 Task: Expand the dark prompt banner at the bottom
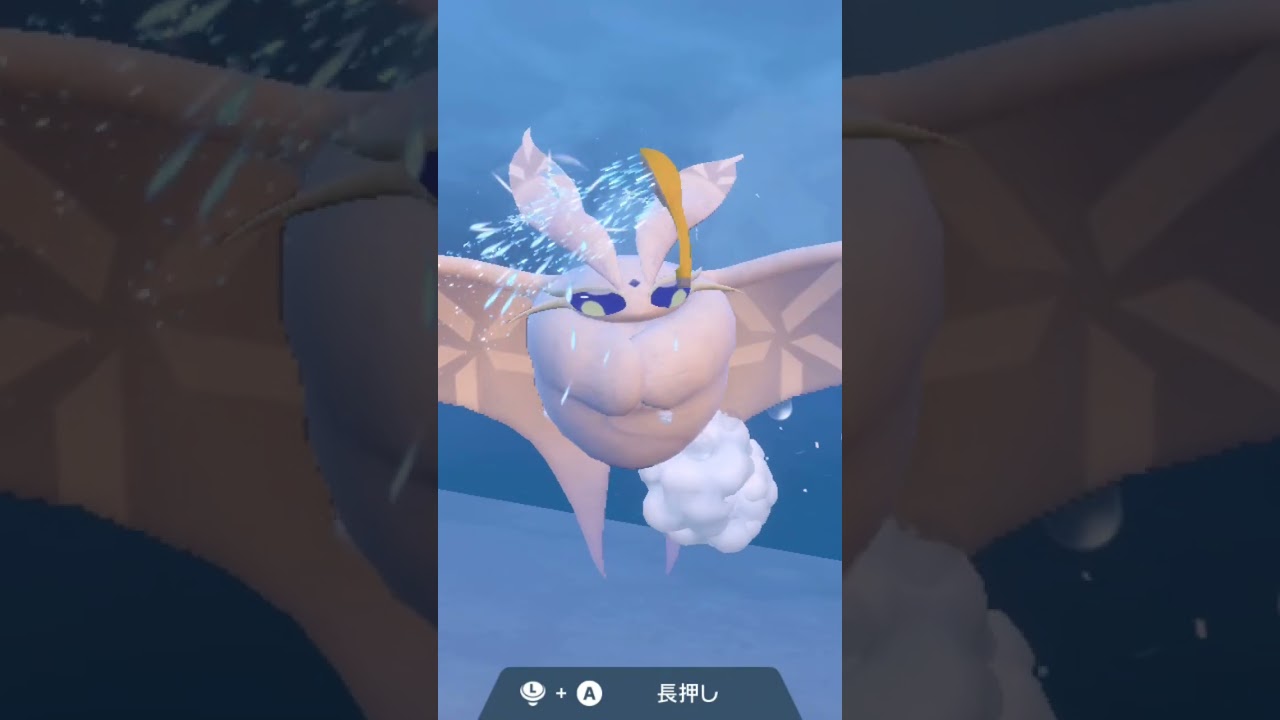tap(640, 694)
